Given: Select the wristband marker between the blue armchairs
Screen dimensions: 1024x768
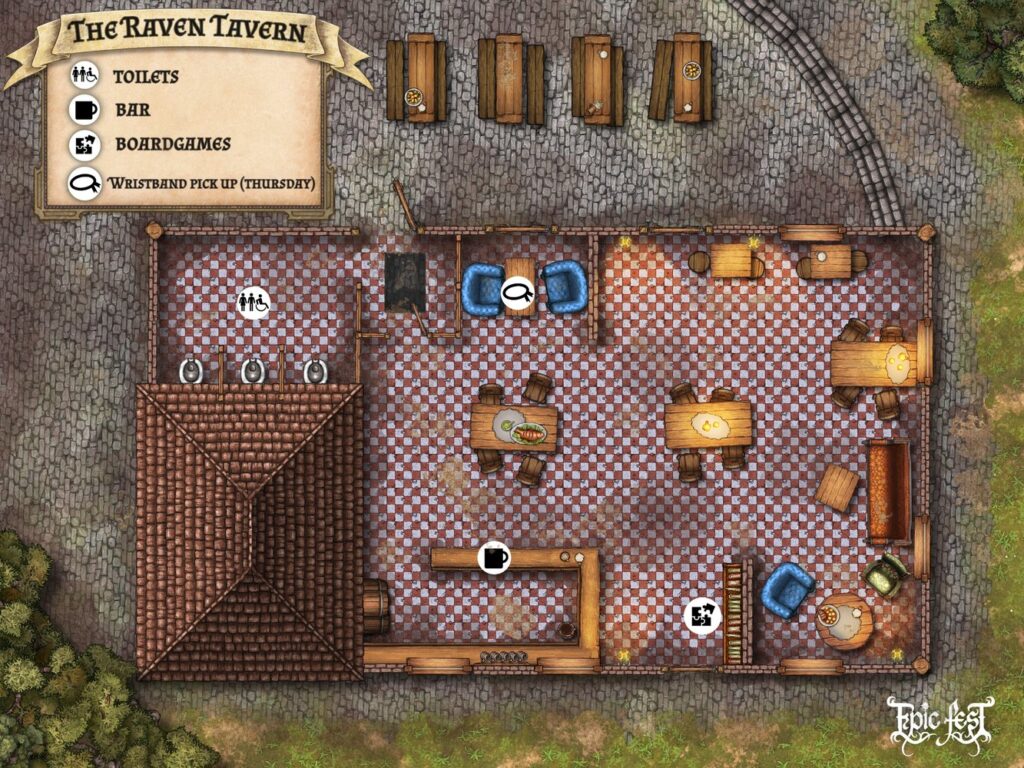Looking at the screenshot, I should (519, 292).
